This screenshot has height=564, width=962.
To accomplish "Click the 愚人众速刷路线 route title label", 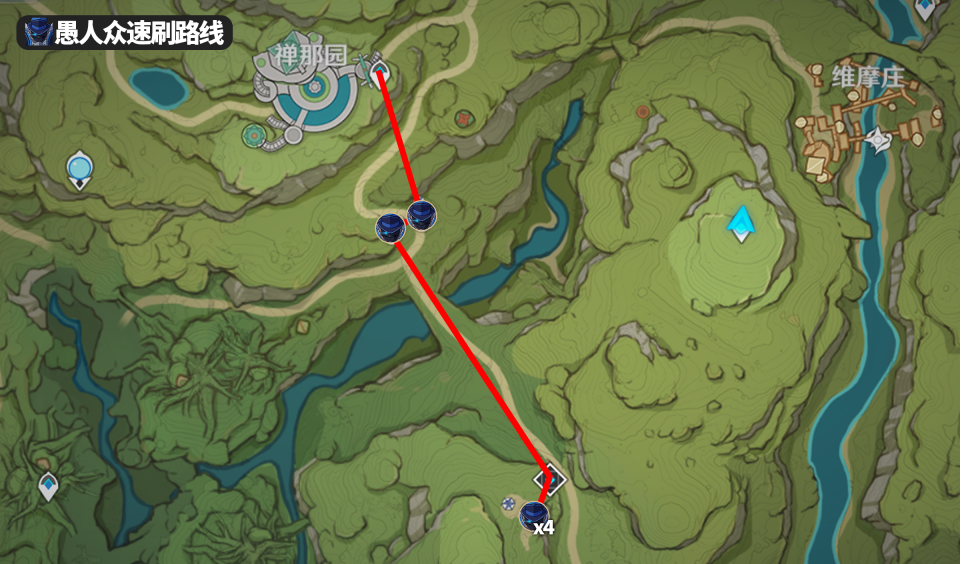I will [125, 31].
